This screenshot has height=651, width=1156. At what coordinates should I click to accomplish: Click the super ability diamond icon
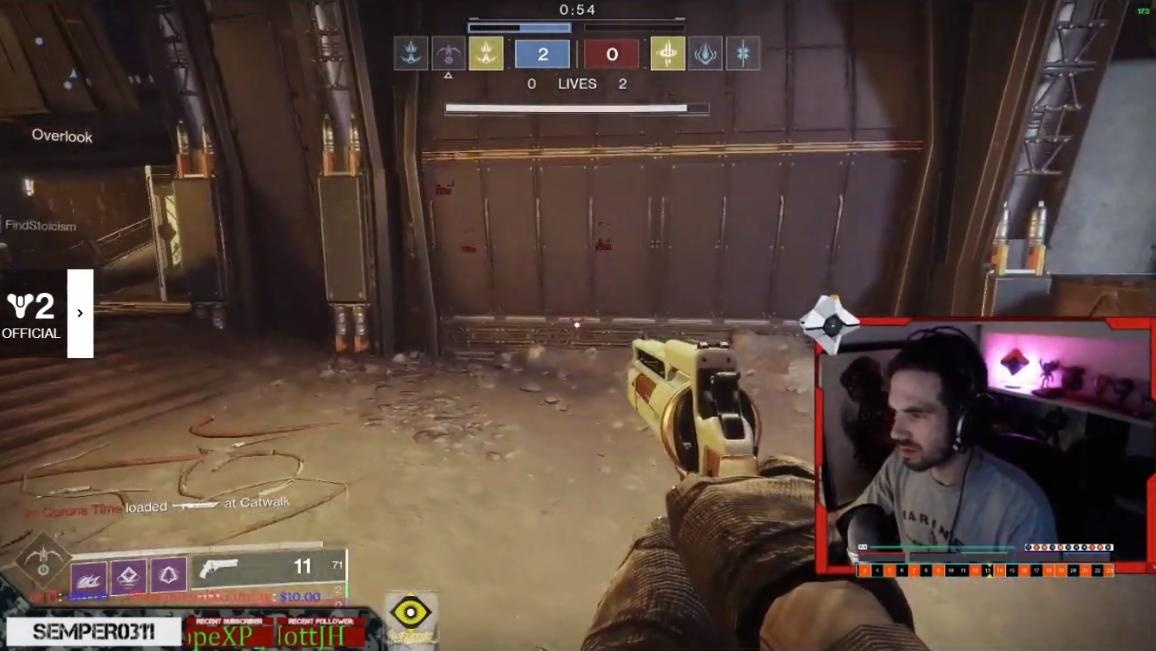click(41, 560)
